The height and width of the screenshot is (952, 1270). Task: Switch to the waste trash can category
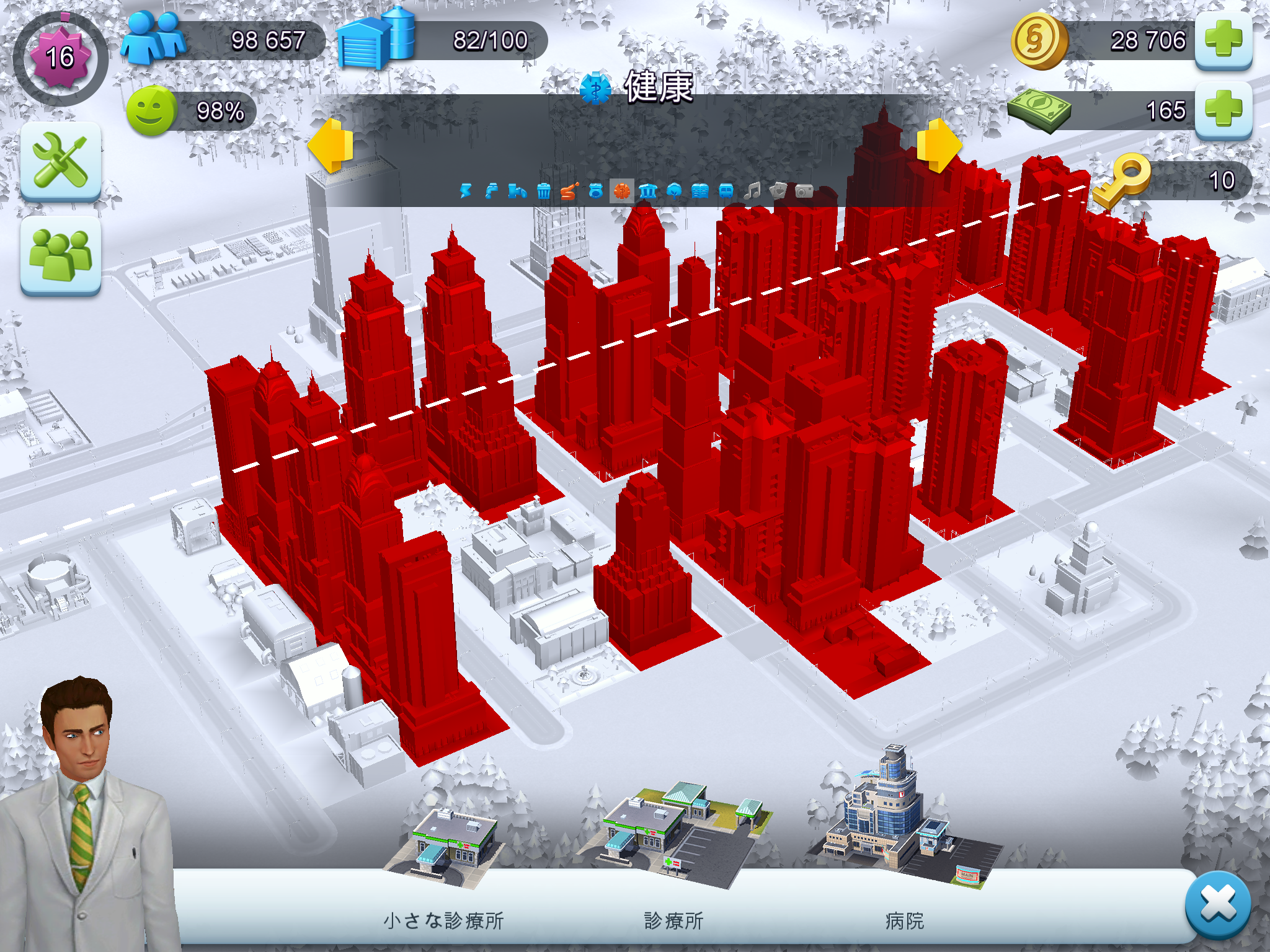click(544, 191)
